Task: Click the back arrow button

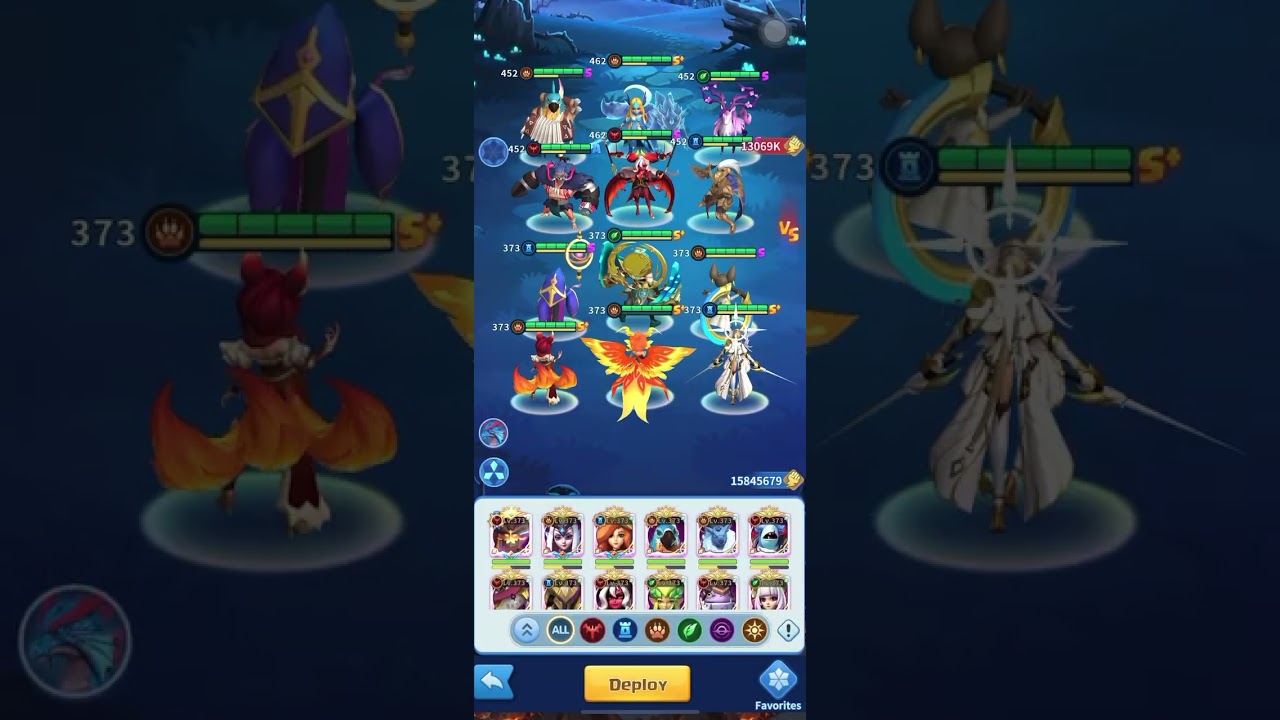Action: click(x=492, y=680)
